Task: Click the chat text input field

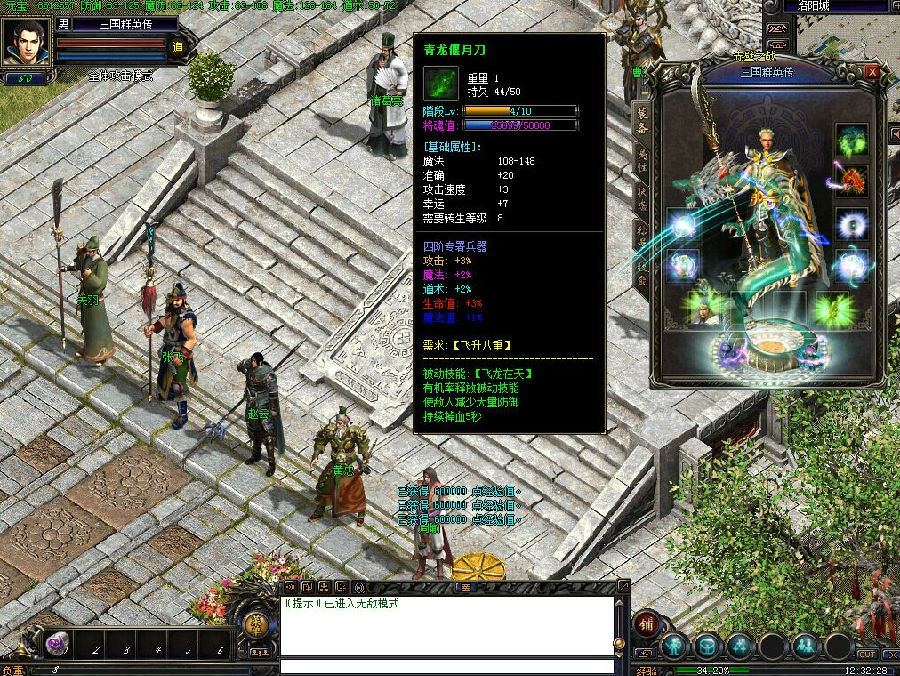Action: point(446,666)
